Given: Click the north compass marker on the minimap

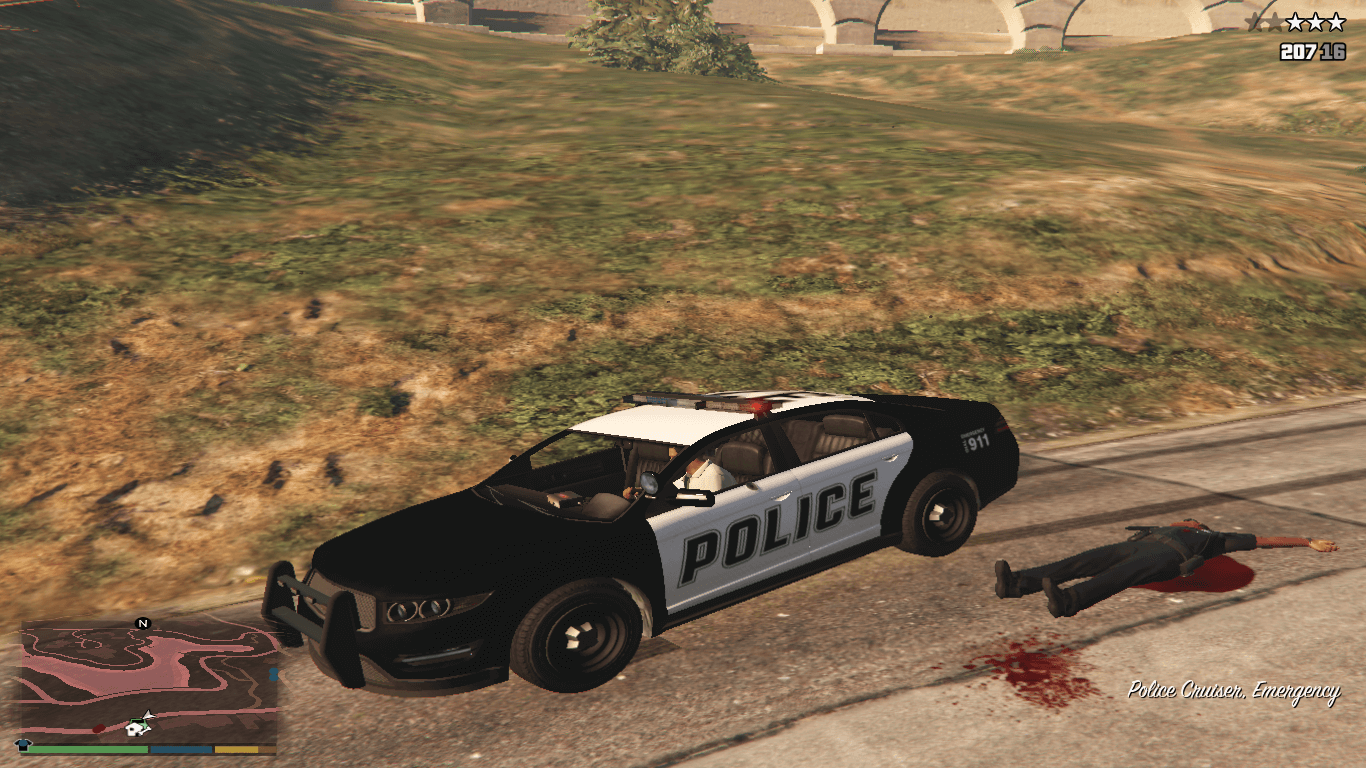Looking at the screenshot, I should (x=142, y=624).
